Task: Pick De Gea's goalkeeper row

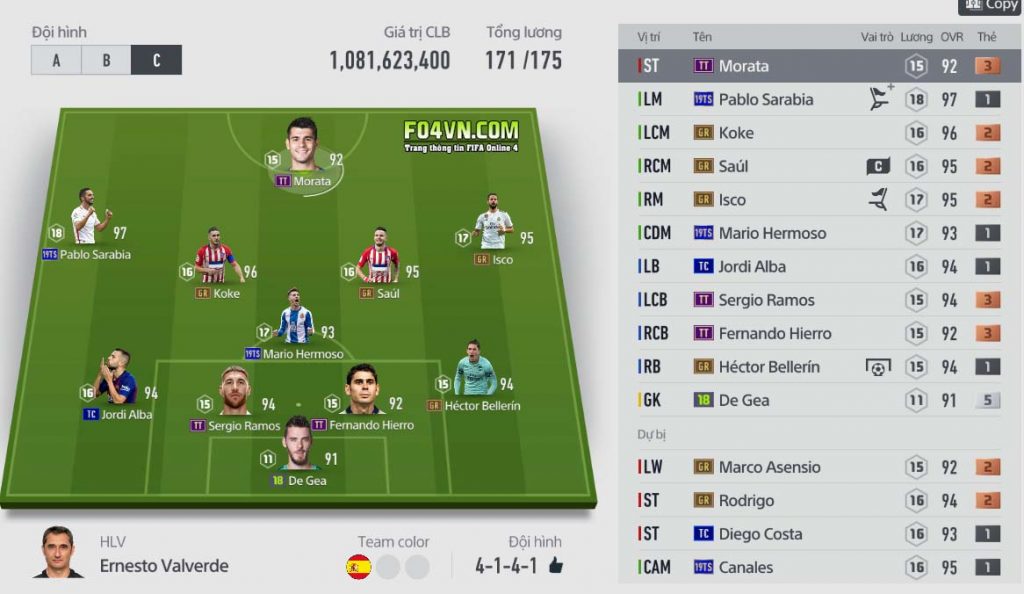Action: point(818,400)
